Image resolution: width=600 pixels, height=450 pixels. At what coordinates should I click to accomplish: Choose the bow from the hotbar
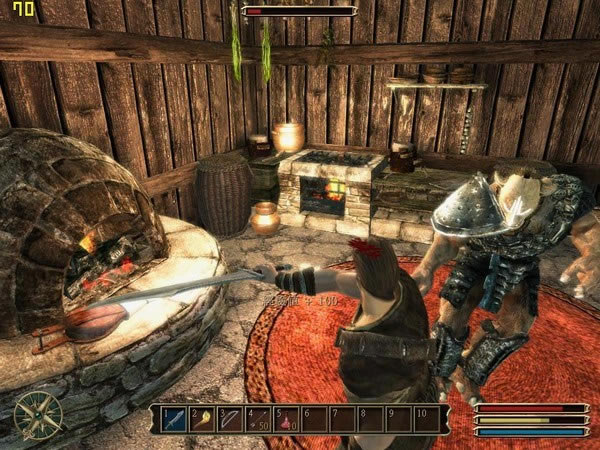(231, 418)
